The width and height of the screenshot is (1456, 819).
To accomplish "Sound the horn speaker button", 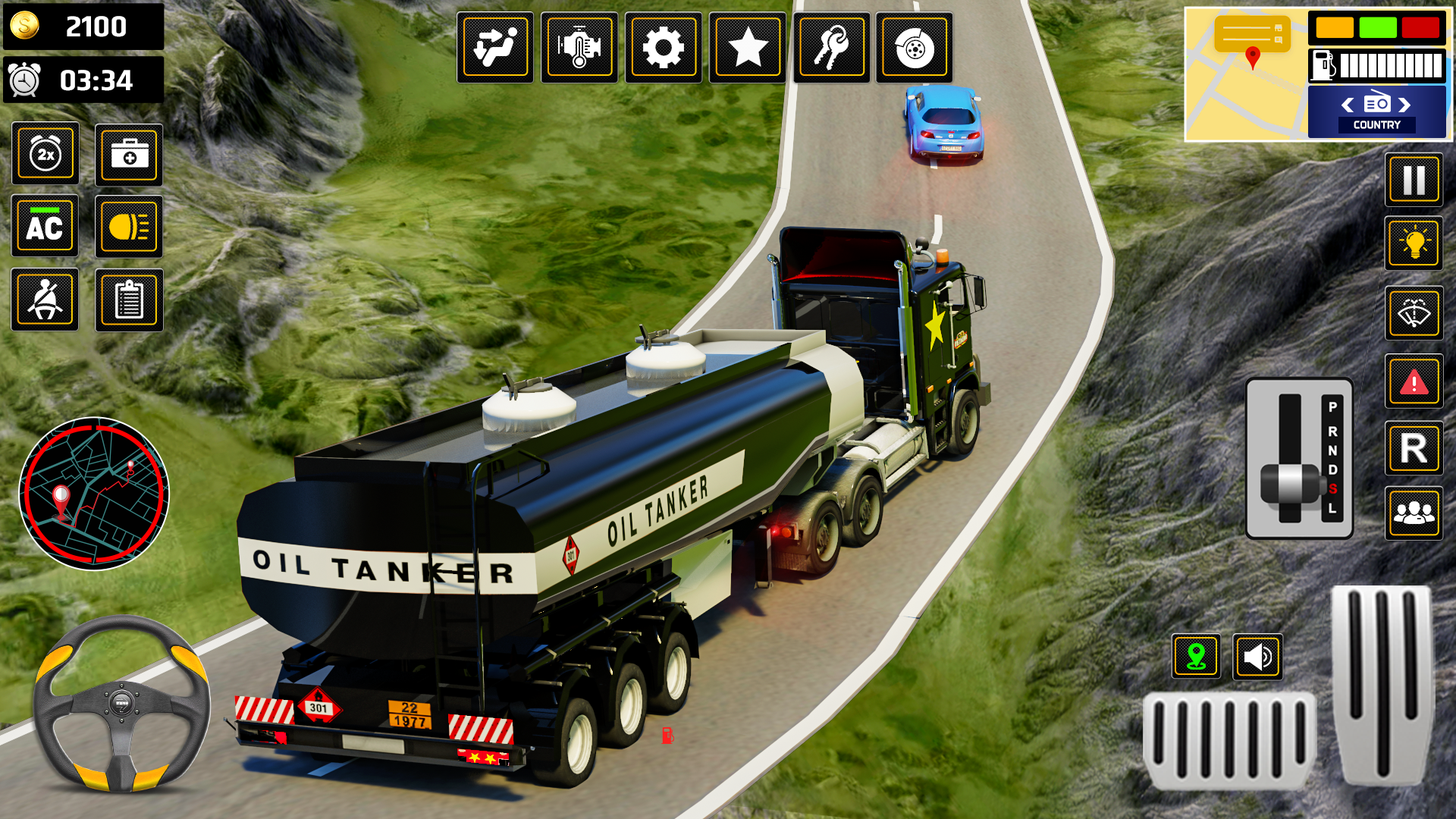I will [x=1257, y=657].
